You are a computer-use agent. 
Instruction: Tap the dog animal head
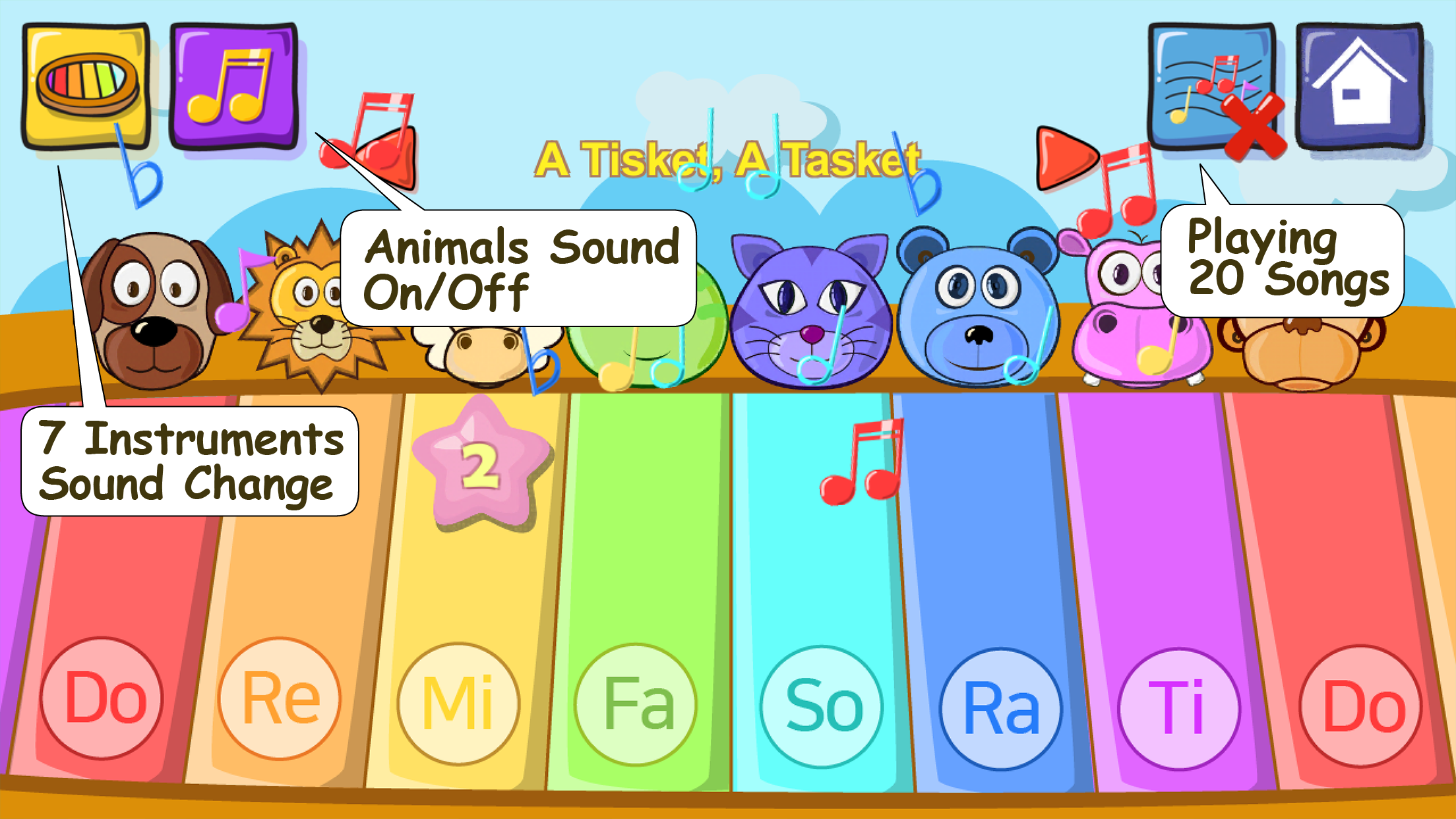point(148,310)
